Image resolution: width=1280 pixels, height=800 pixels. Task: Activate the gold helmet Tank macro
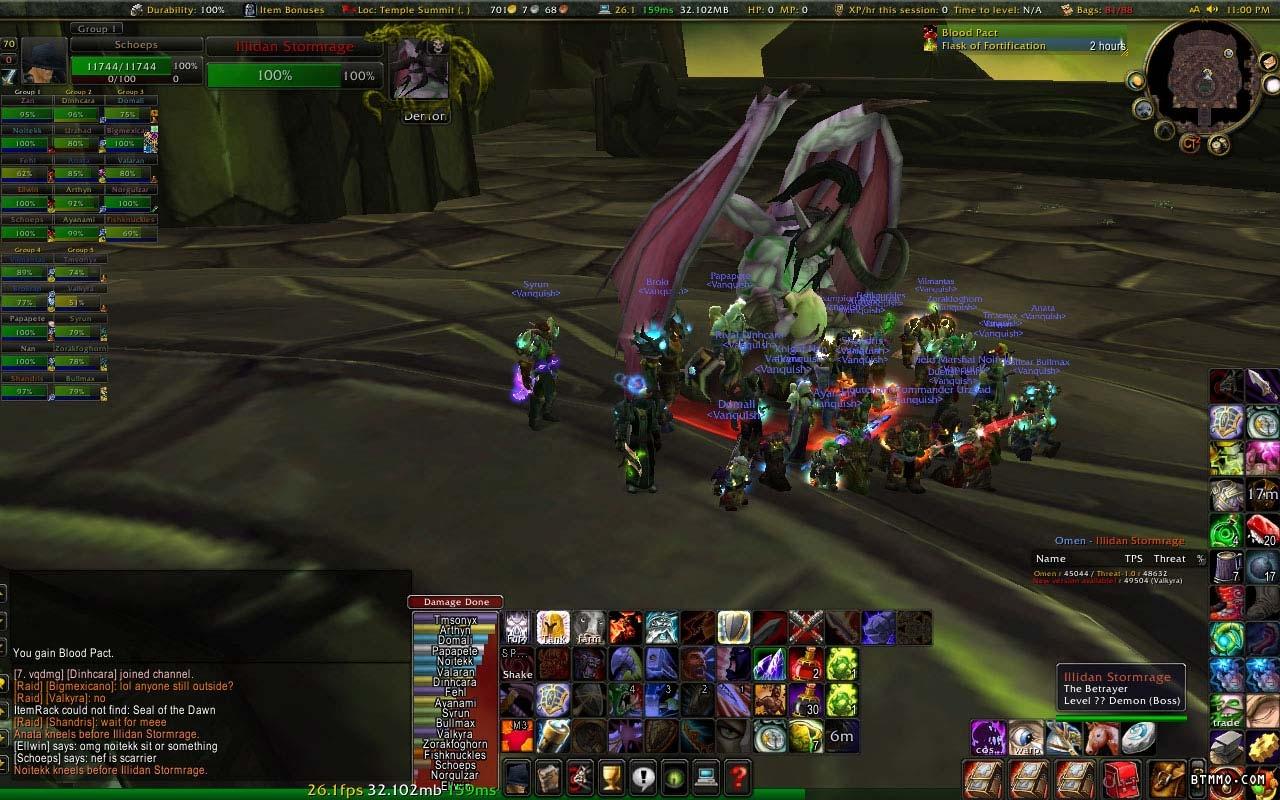(553, 628)
